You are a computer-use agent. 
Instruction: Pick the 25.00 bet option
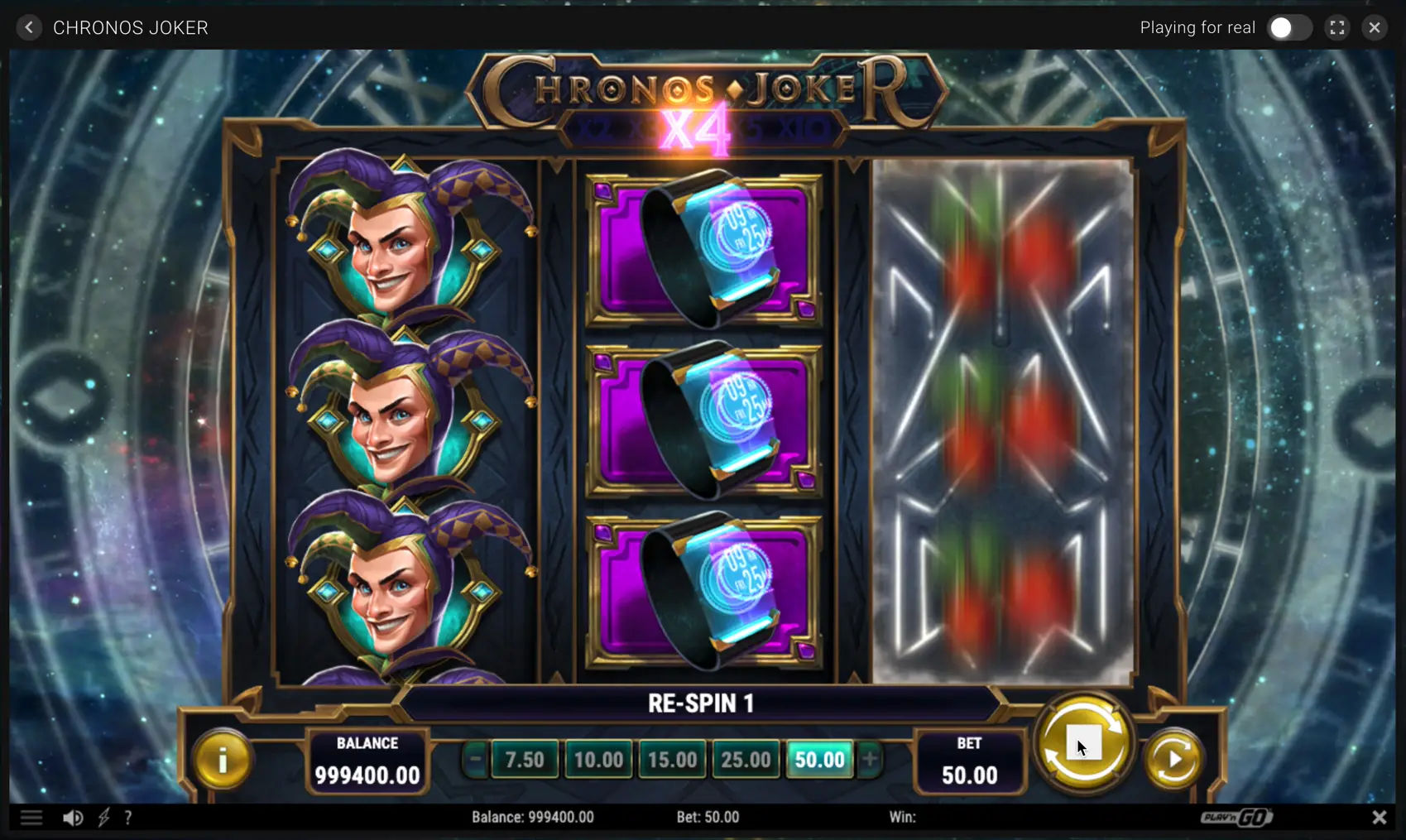click(x=746, y=759)
